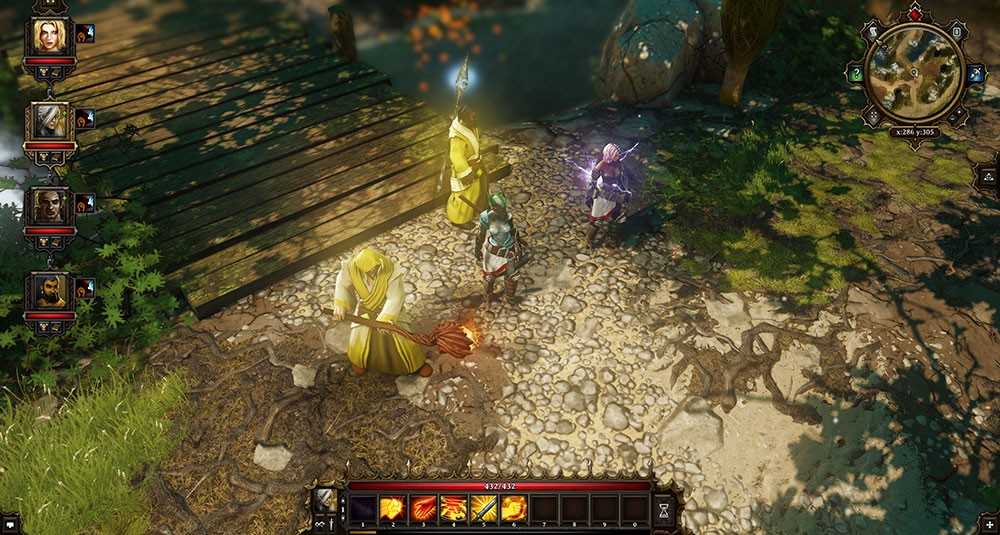1000x535 pixels.
Task: Activate the fiery slash skill in slot 4
Action: tap(453, 509)
